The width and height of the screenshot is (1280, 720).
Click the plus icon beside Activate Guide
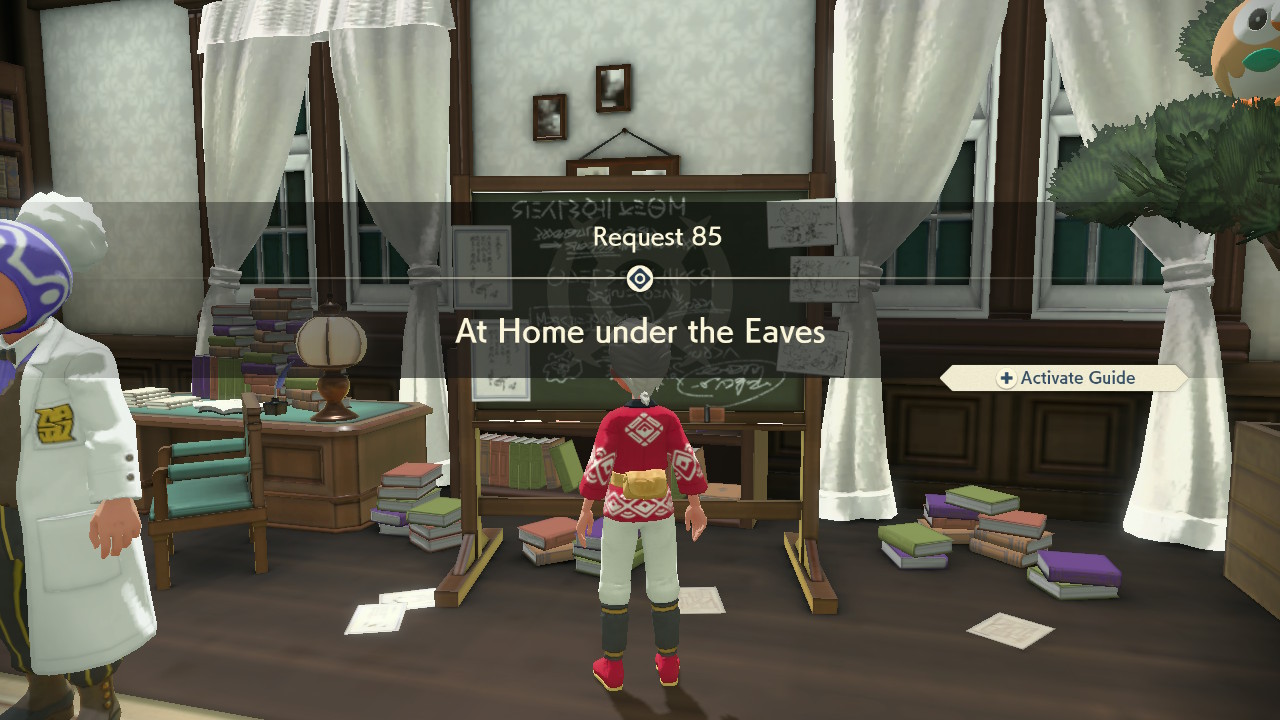(1004, 378)
